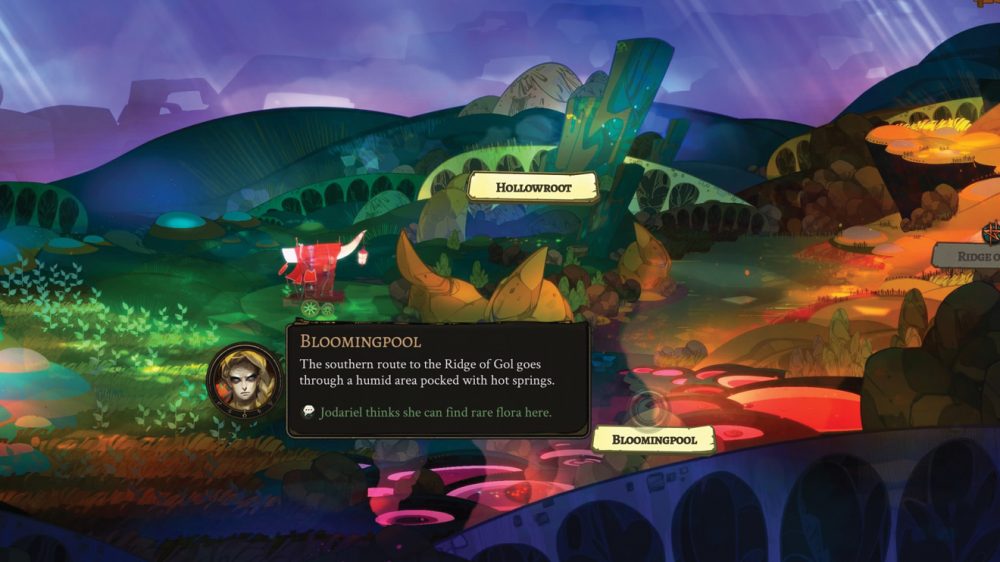Viewport: 1000px width, 562px height.
Task: Click Jodariel's portrait beside the description
Action: [x=244, y=381]
